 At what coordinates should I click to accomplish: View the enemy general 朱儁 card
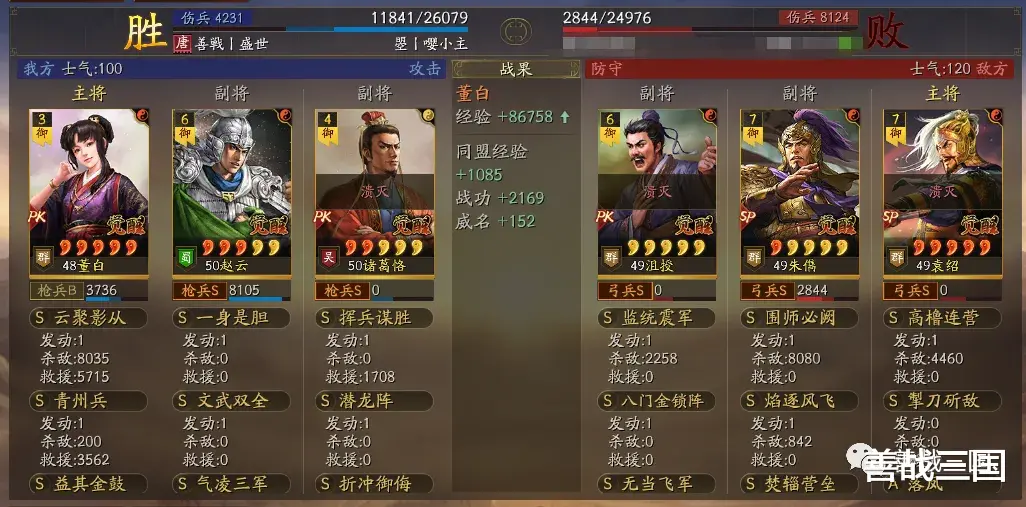coord(799,183)
